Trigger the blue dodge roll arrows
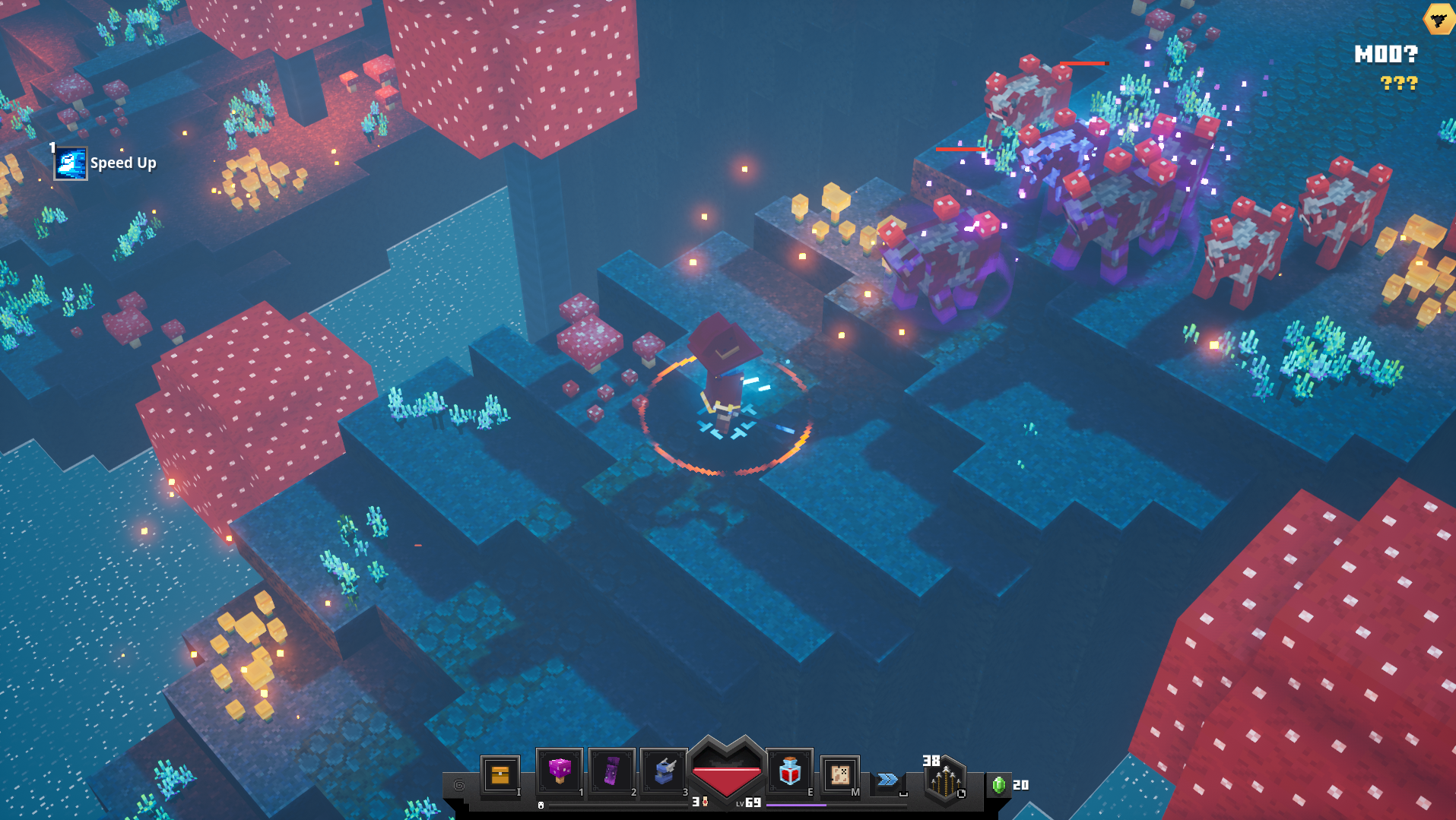This screenshot has width=1456, height=820. pyautogui.click(x=887, y=780)
